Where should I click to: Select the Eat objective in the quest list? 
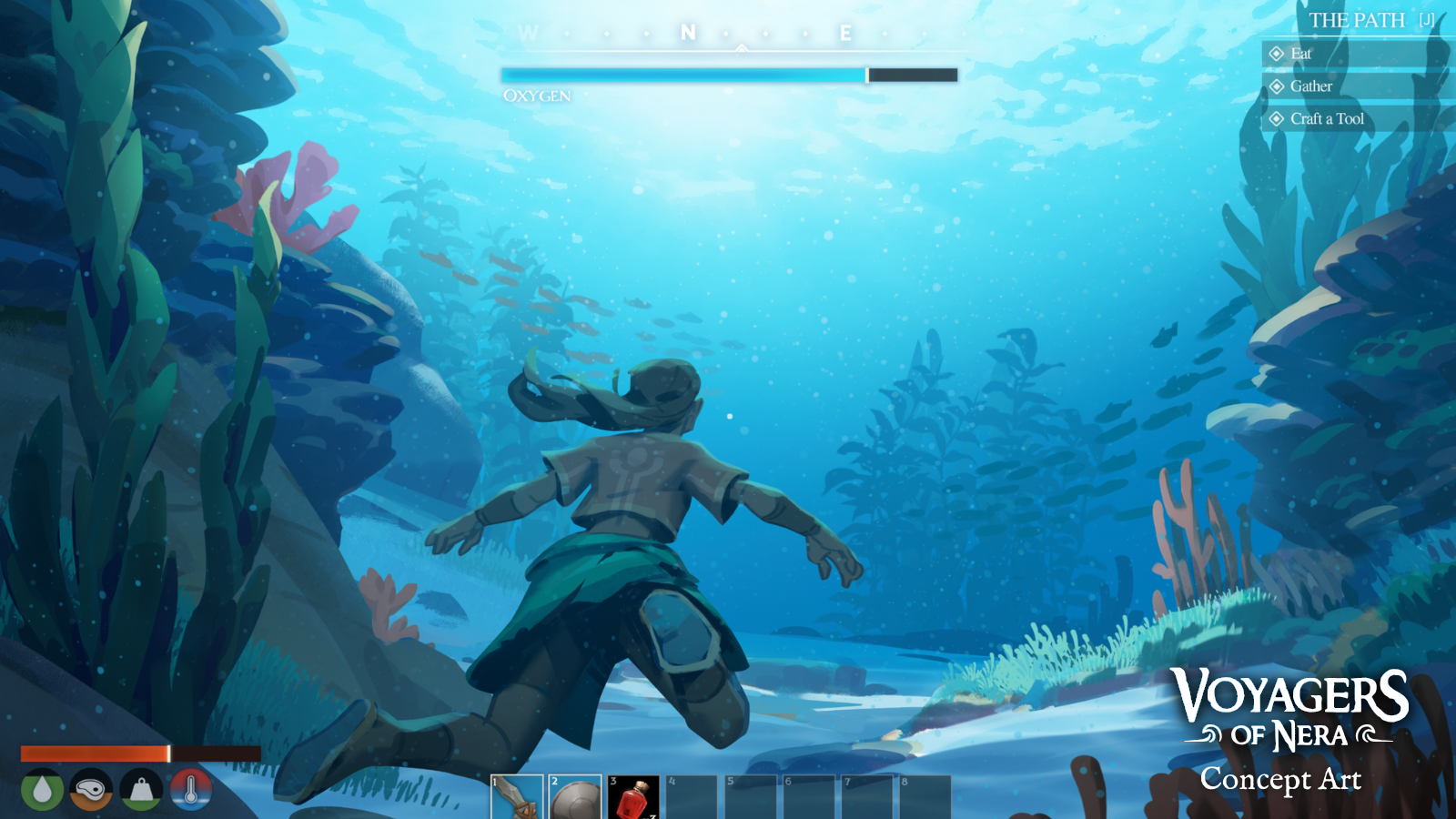tap(1299, 54)
